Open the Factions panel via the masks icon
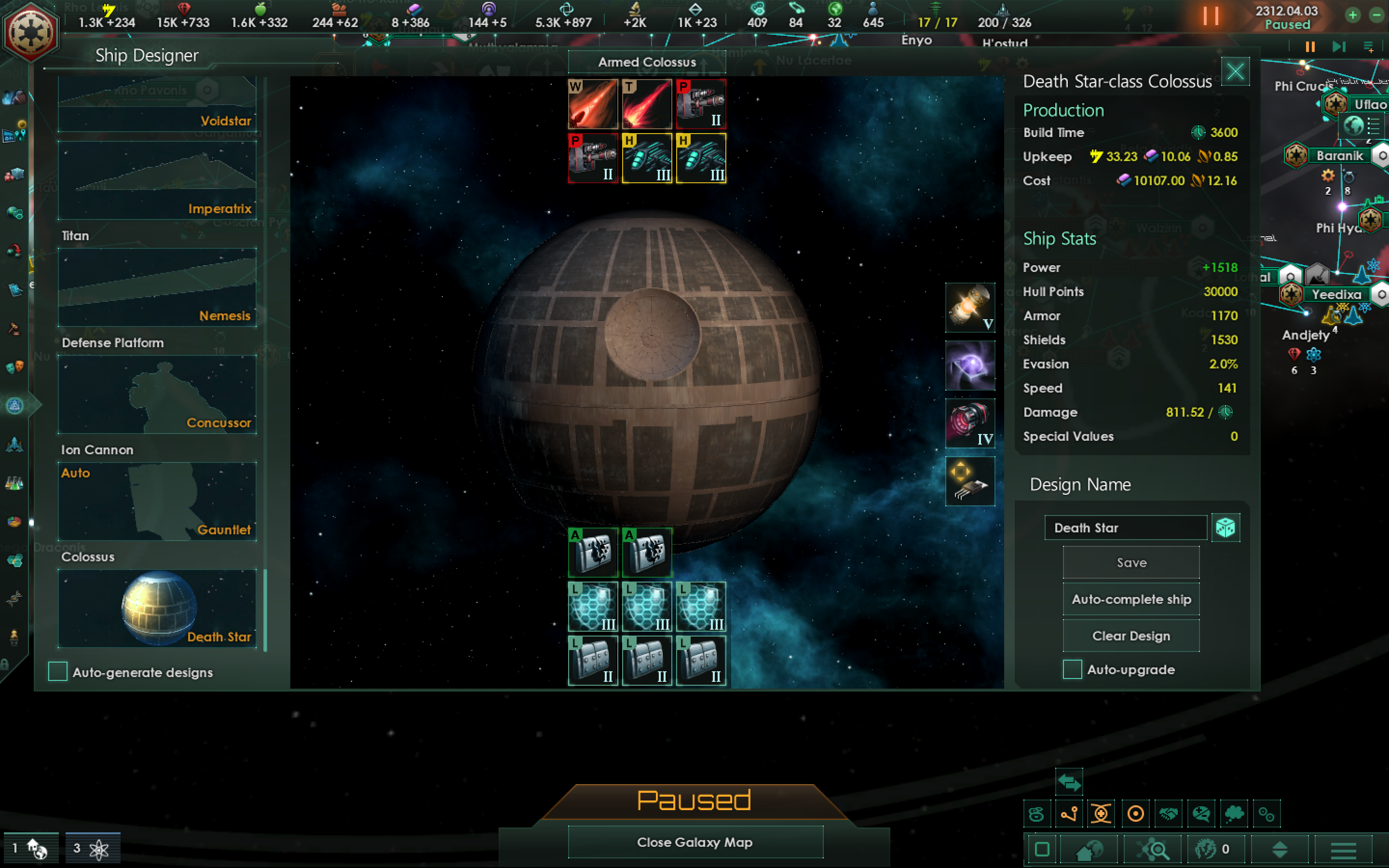The height and width of the screenshot is (868, 1389). [x=15, y=367]
